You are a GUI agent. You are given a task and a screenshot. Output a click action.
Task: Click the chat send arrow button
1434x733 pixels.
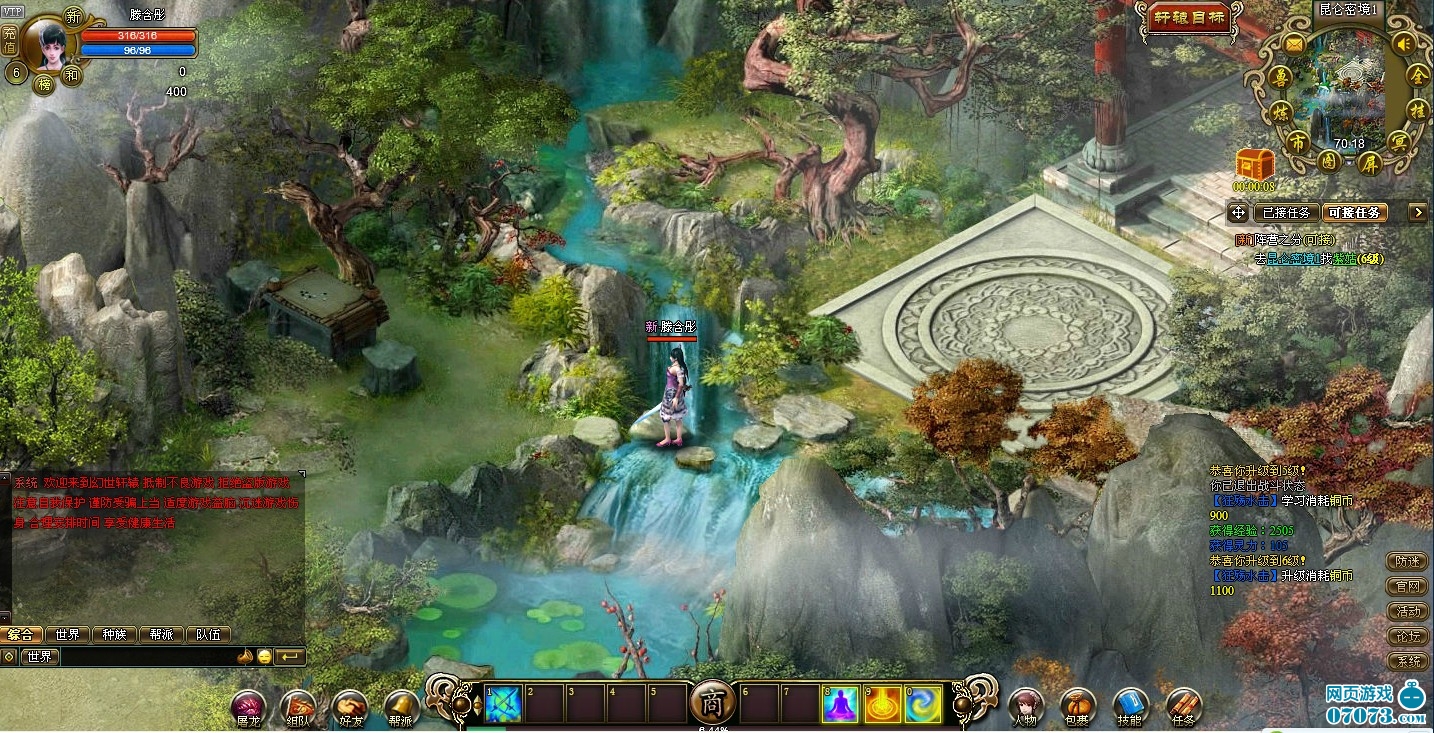tap(290, 657)
